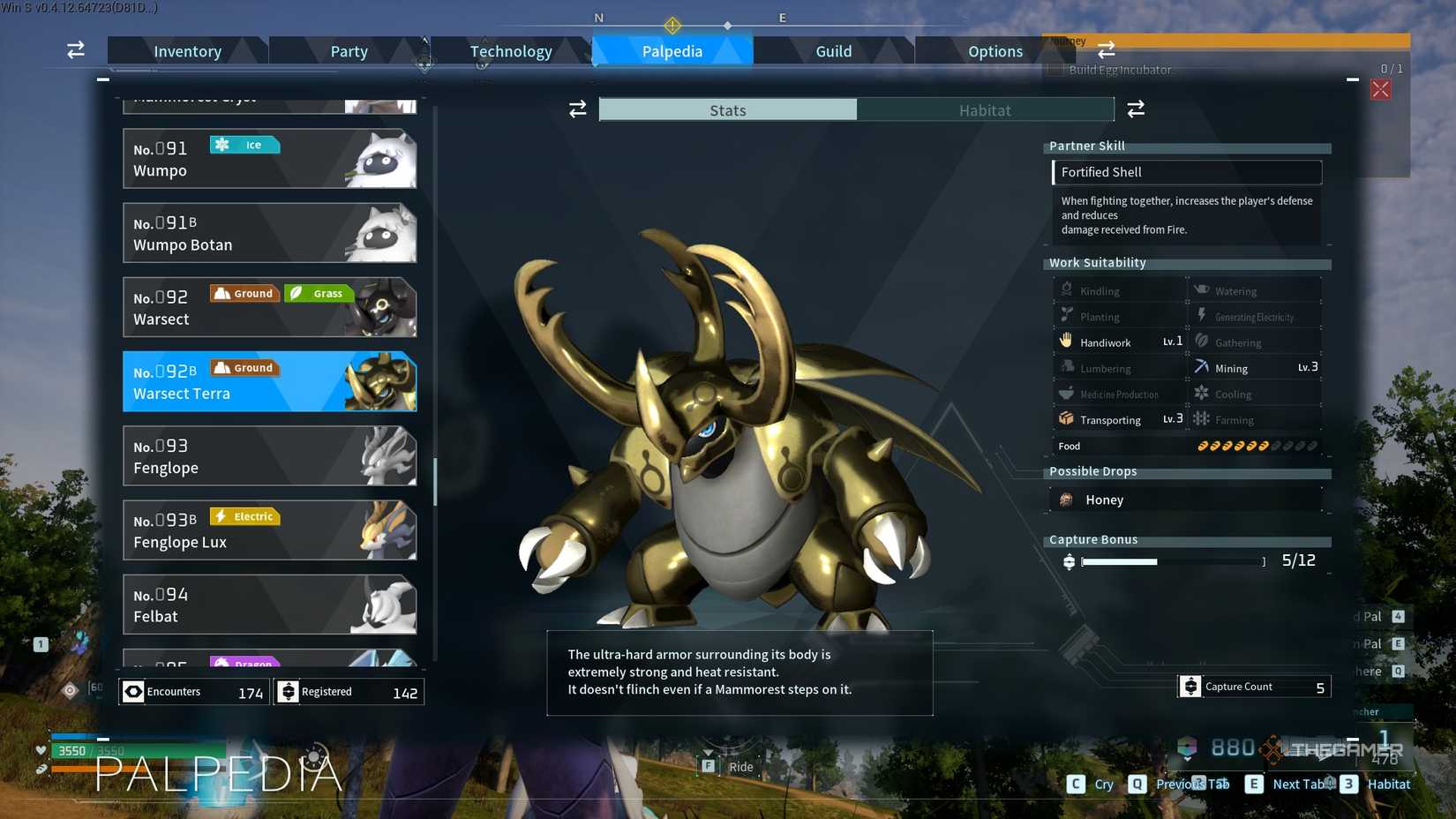Select the Transporting box icon
Viewport: 1456px width, 819px height.
click(1065, 419)
